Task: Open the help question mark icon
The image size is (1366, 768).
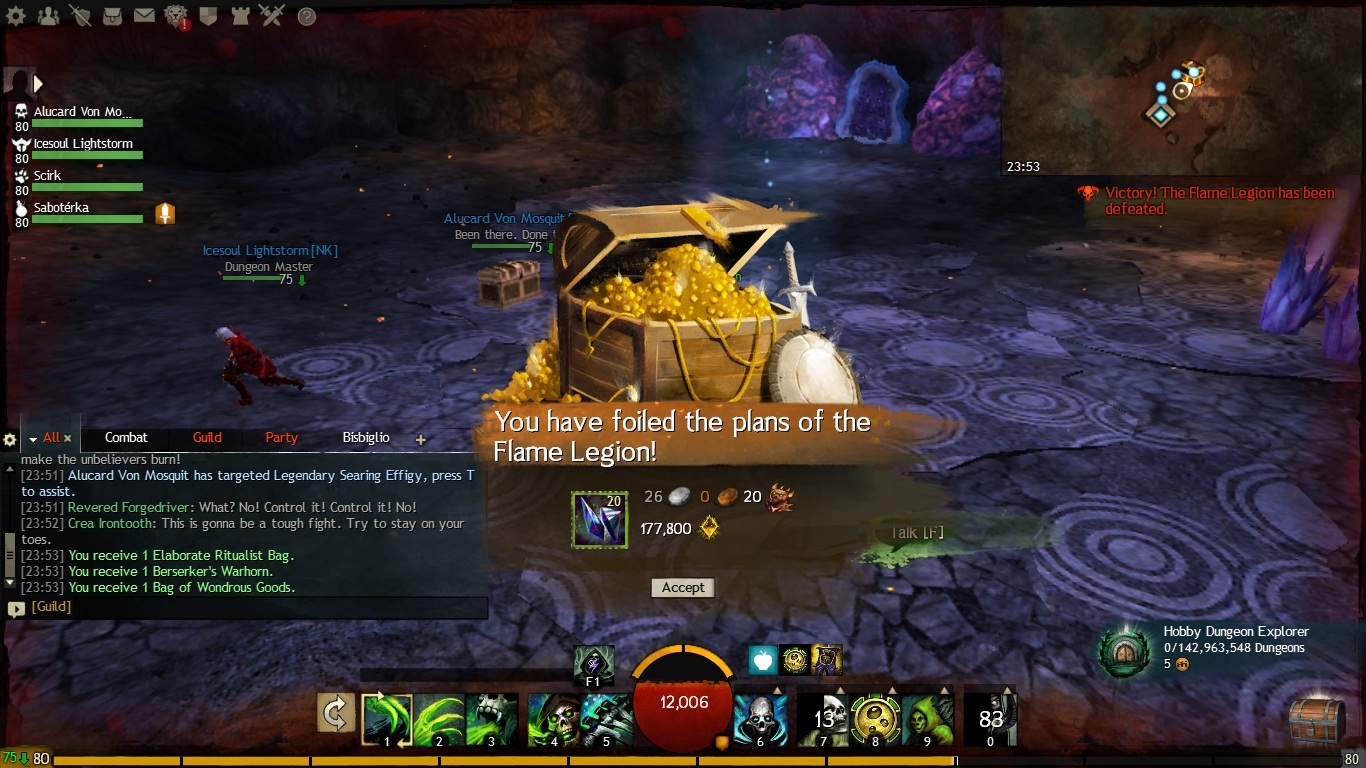Action: (x=307, y=16)
